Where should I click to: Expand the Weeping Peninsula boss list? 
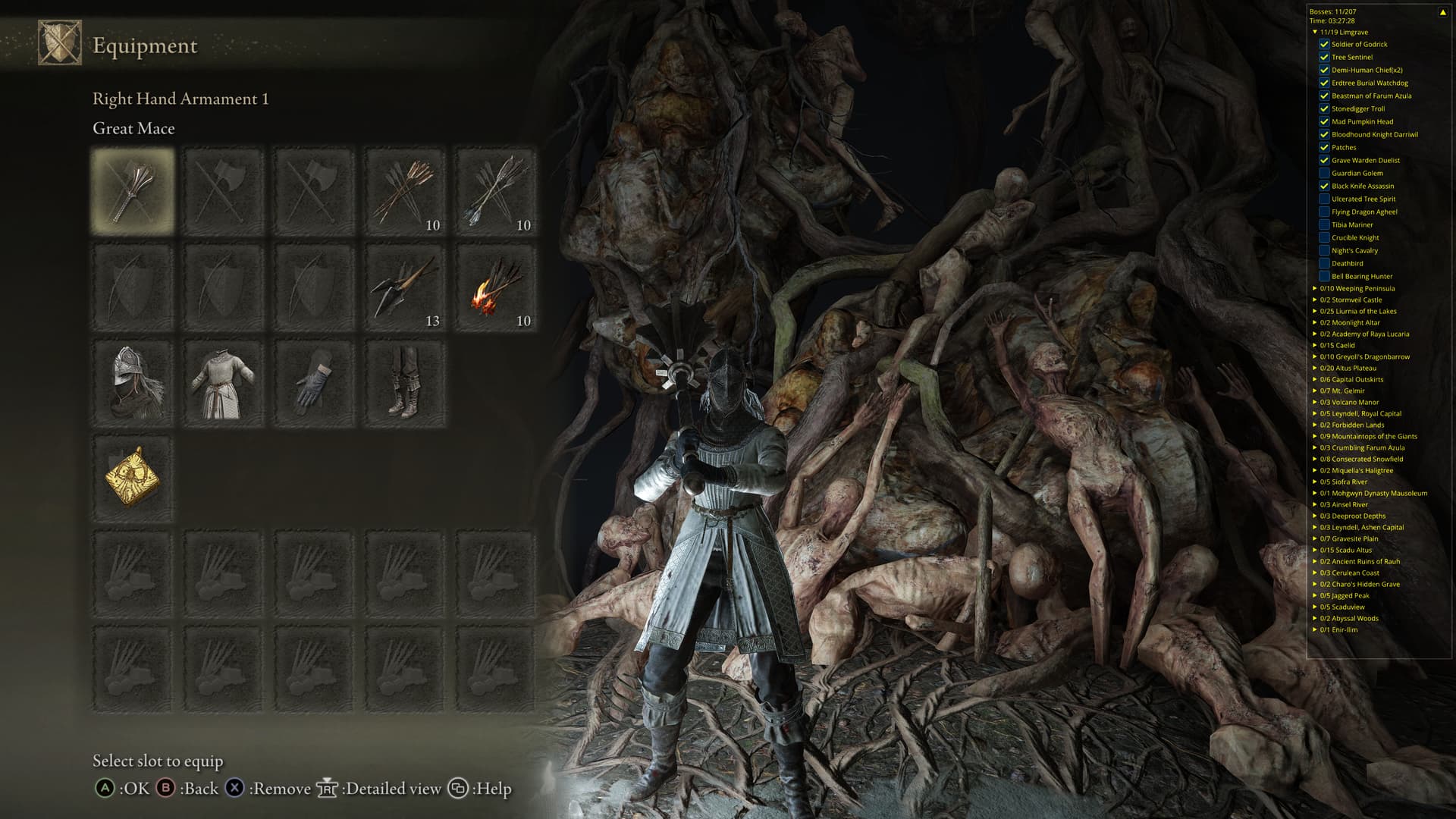click(1315, 288)
